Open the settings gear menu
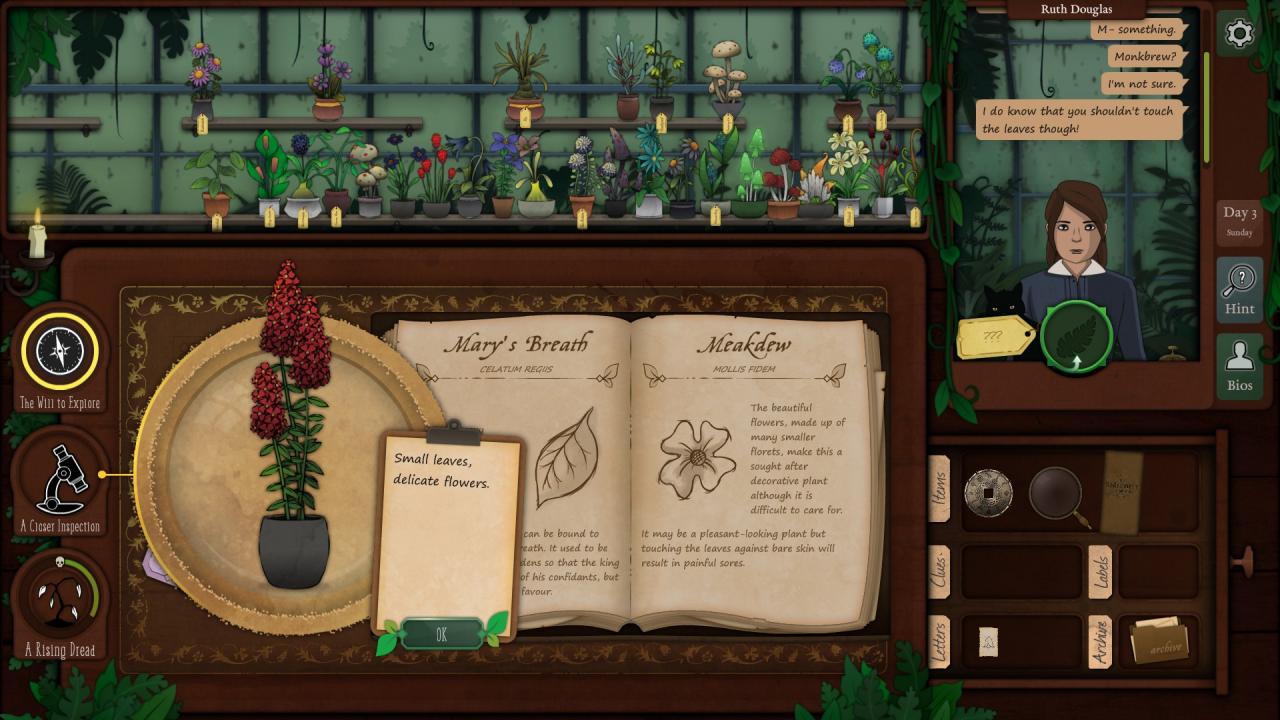This screenshot has width=1280, height=720. [1239, 34]
